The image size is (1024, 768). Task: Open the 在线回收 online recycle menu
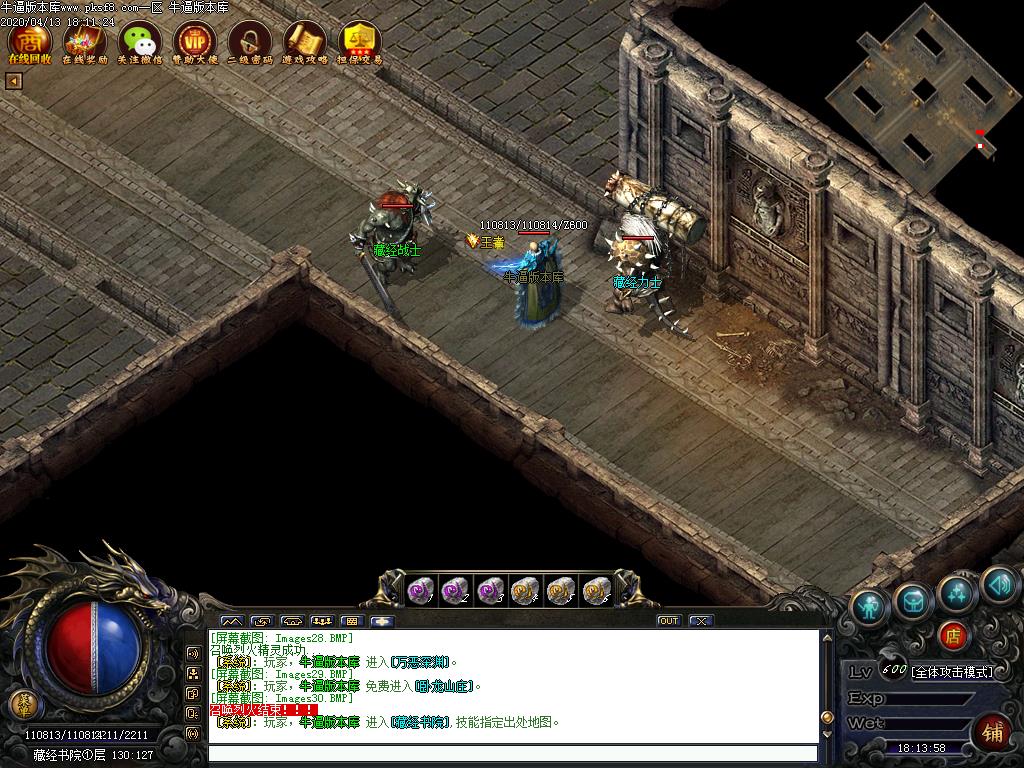point(30,42)
